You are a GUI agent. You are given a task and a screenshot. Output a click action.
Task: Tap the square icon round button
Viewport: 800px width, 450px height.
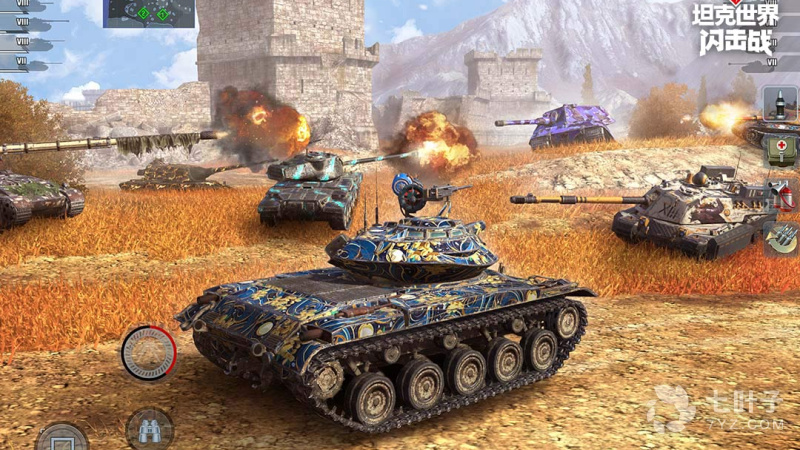click(62, 438)
